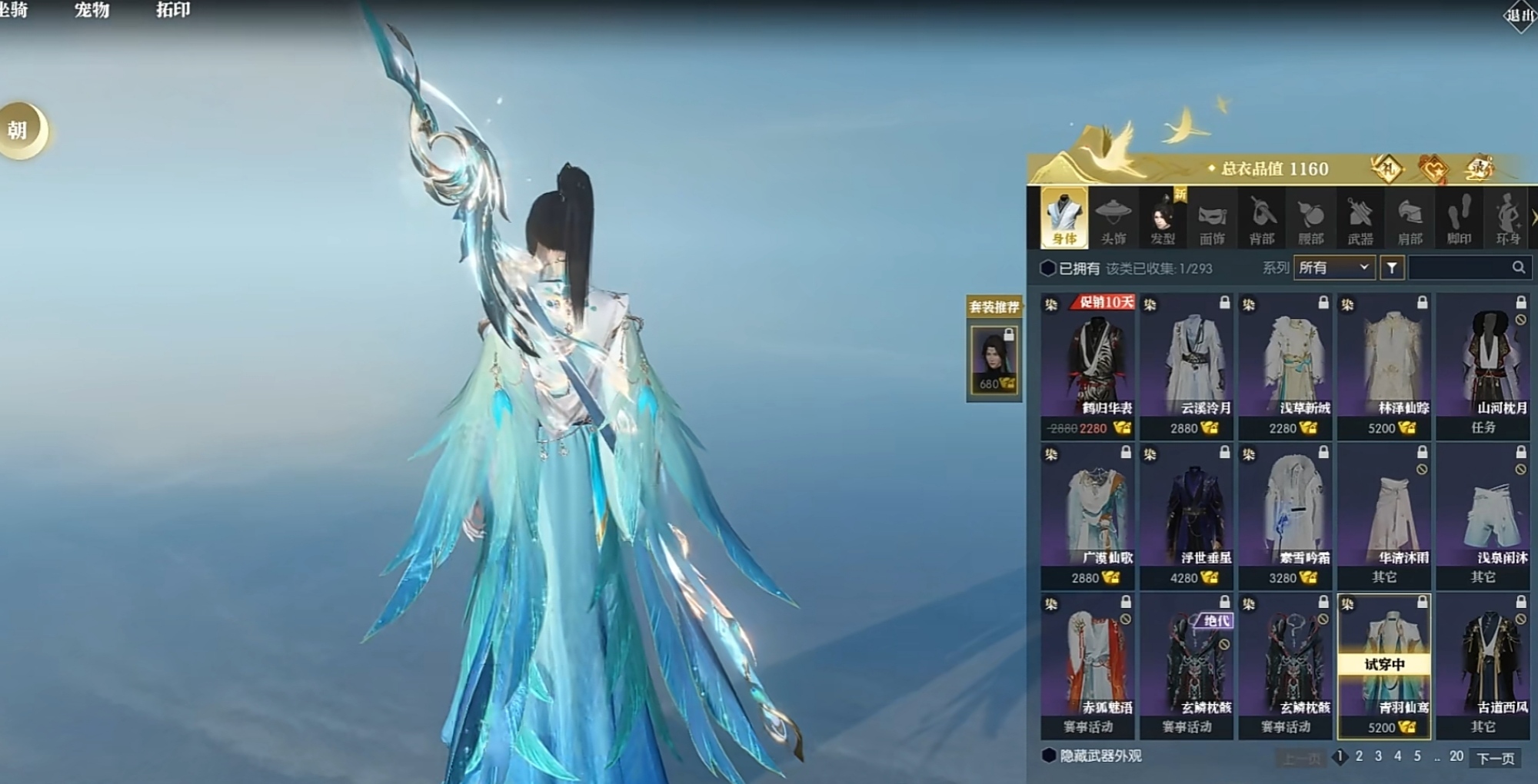Select the 云溪泠月 outfit priced 2880
1538x784 pixels.
tap(1187, 365)
